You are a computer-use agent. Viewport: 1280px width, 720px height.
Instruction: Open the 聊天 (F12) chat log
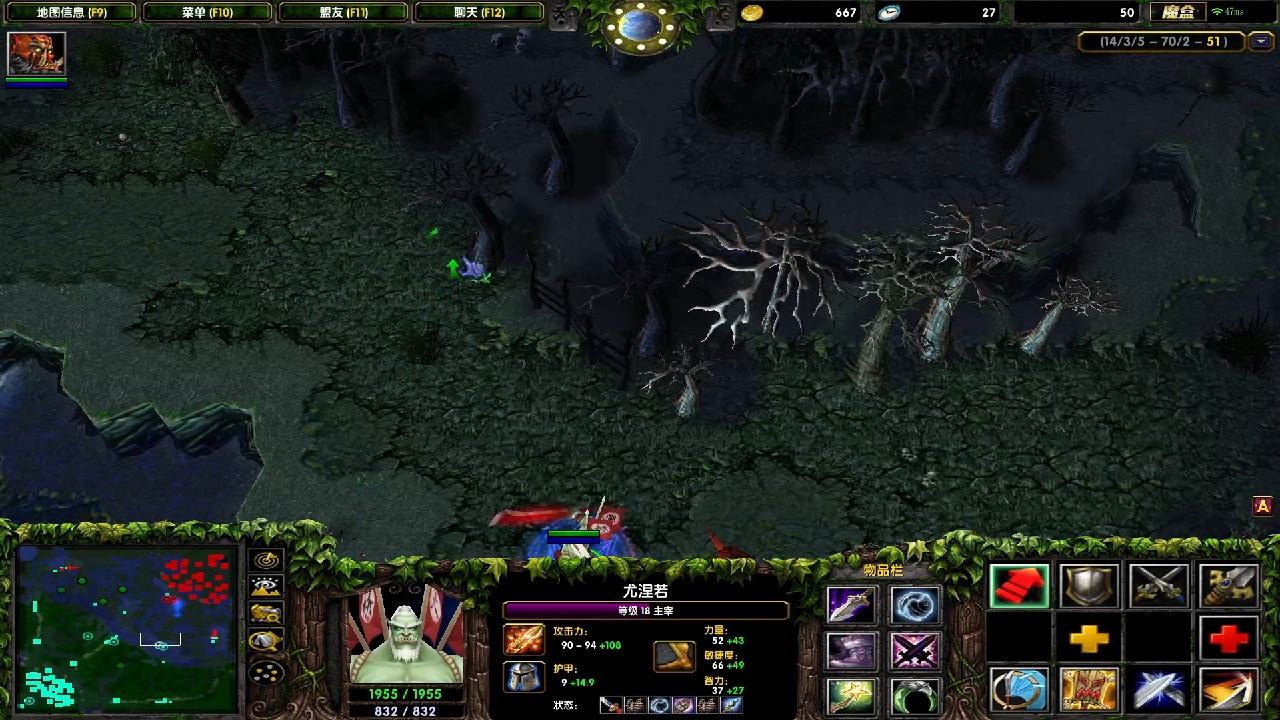pos(479,12)
